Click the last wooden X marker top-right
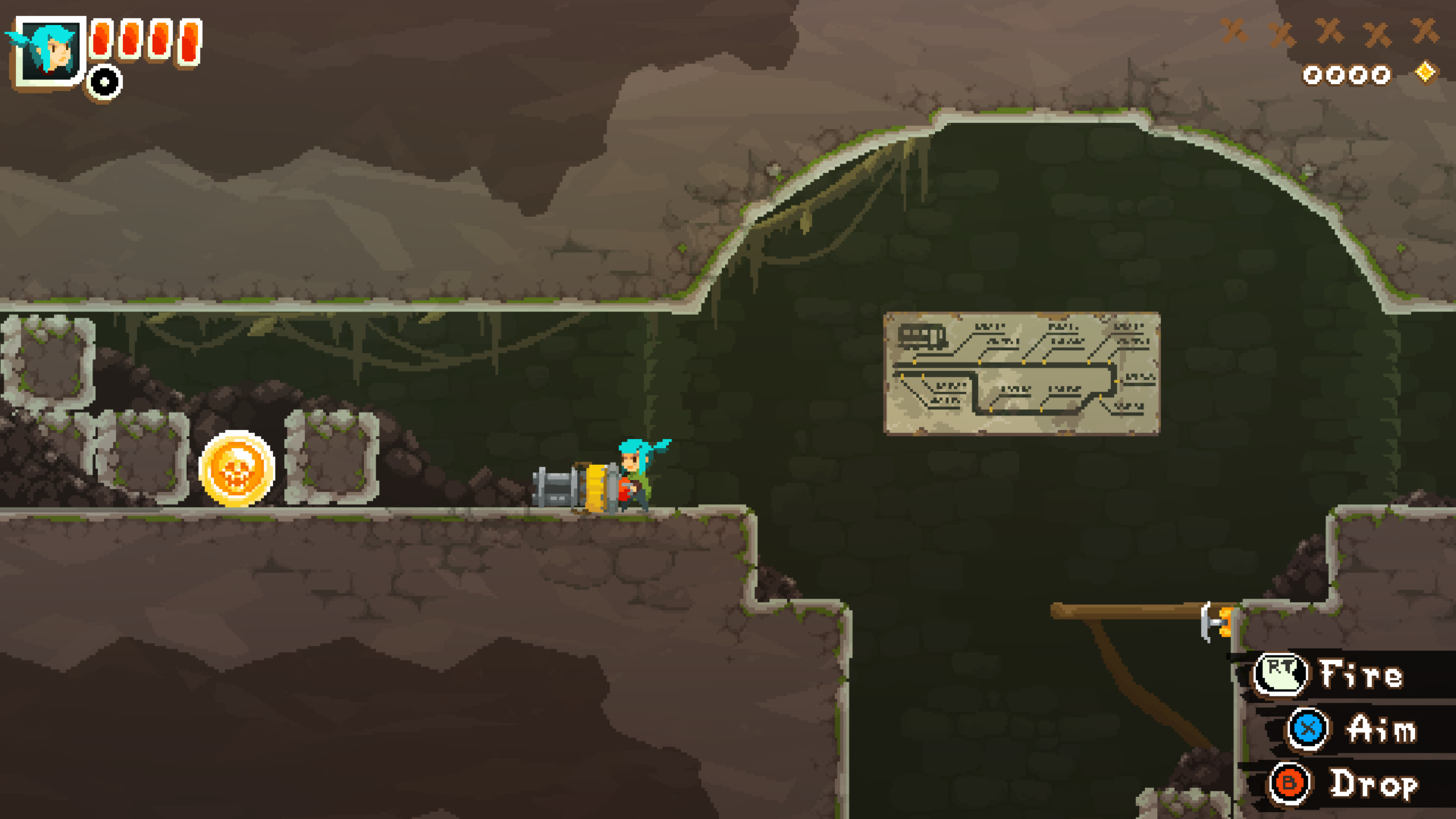The image size is (1456, 819). tap(1423, 31)
